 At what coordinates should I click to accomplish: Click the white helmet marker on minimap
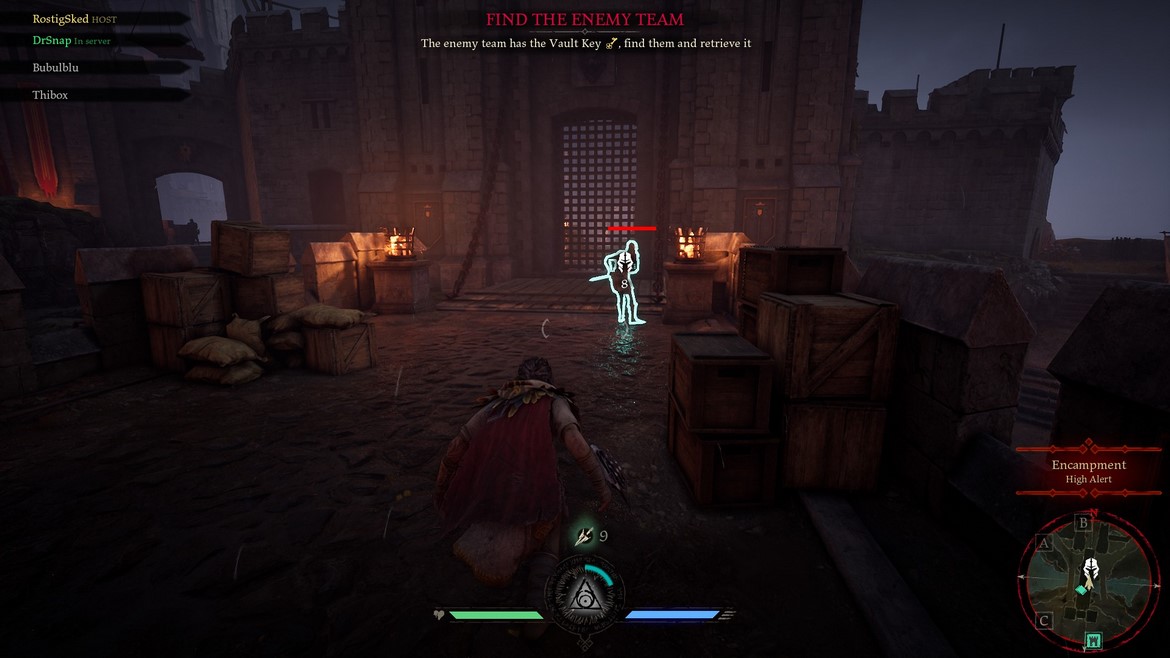(x=1091, y=571)
